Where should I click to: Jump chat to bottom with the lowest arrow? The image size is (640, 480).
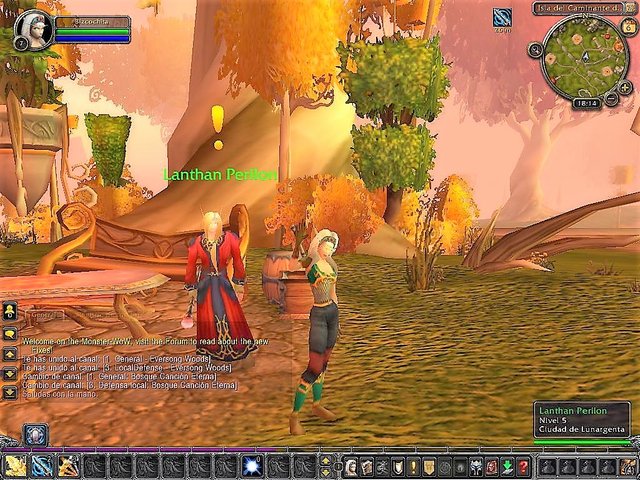(10, 392)
